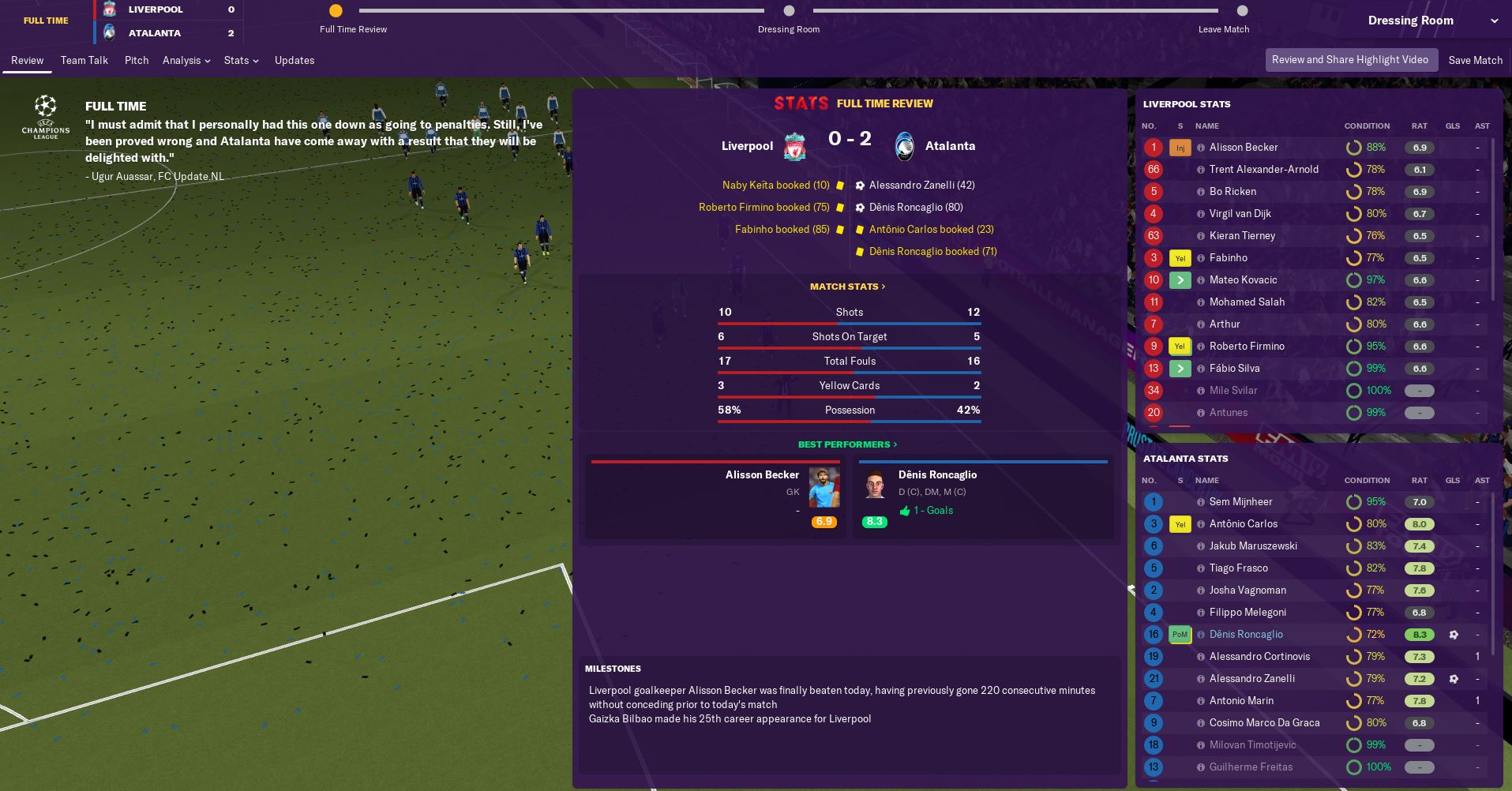Select Sem Mijnheer in Atalanta stats
Screen dimensions: 1512x791
coord(1240,502)
